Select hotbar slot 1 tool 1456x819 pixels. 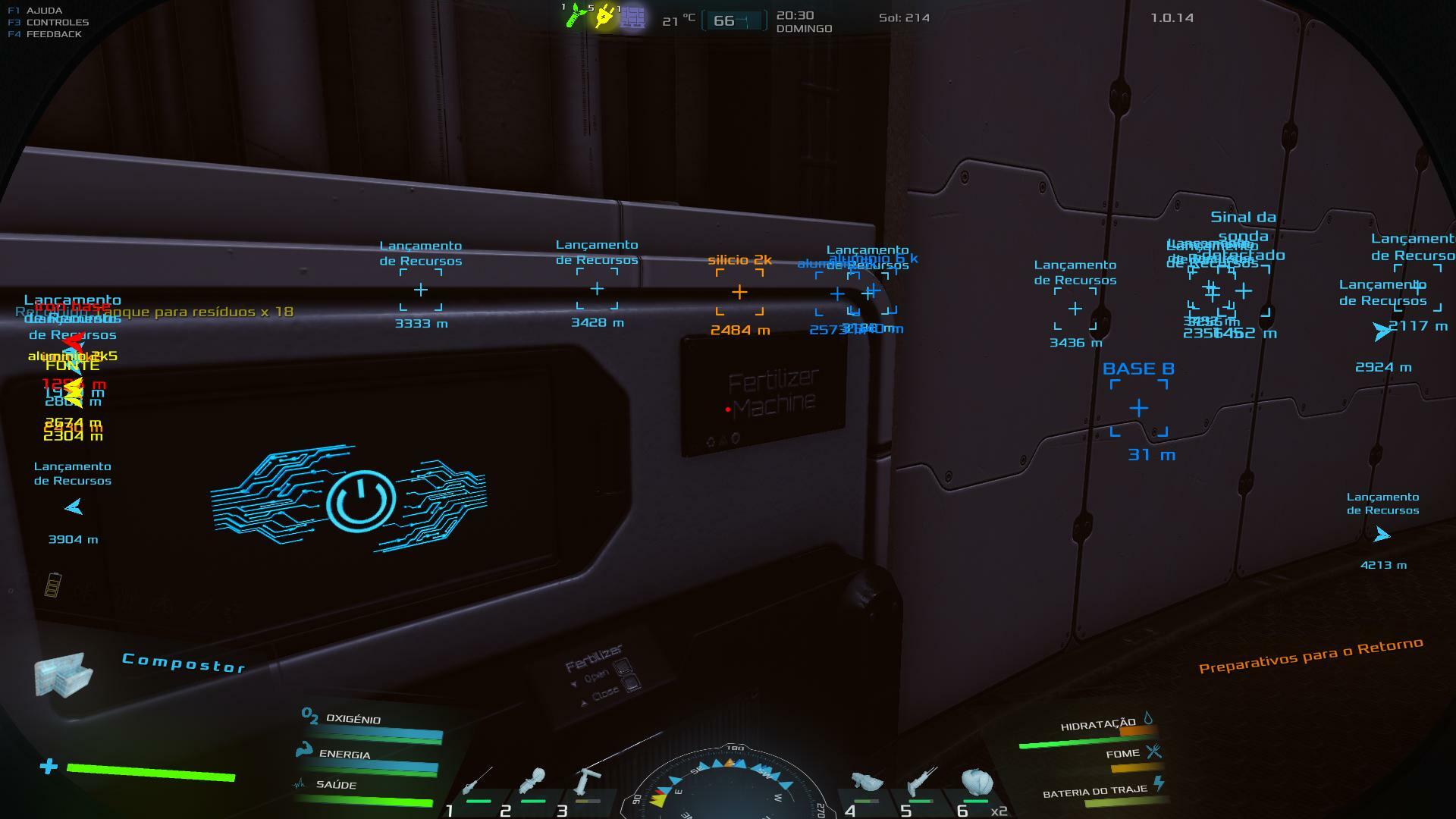(476, 783)
